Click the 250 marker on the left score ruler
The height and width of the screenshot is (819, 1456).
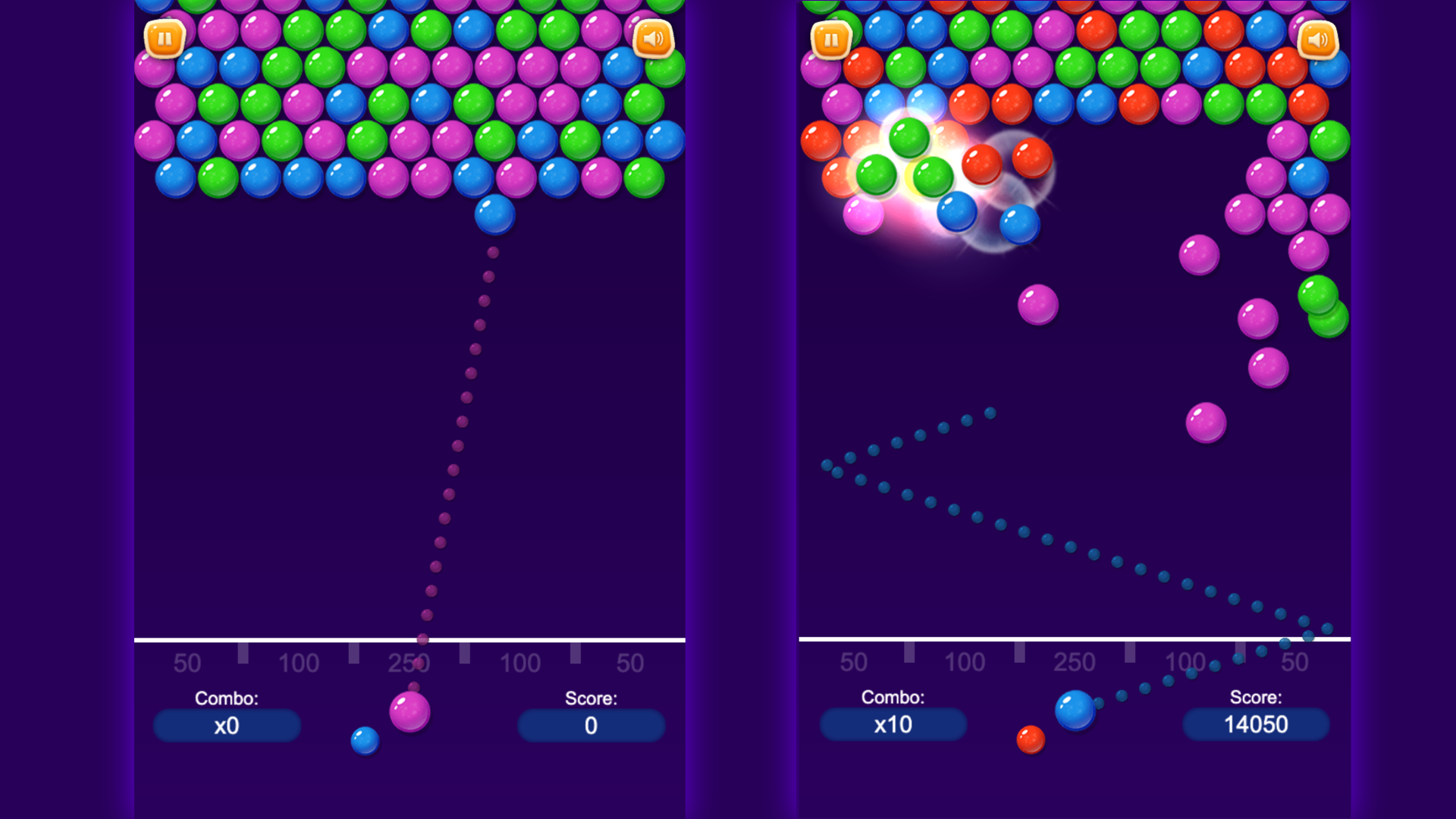(410, 661)
